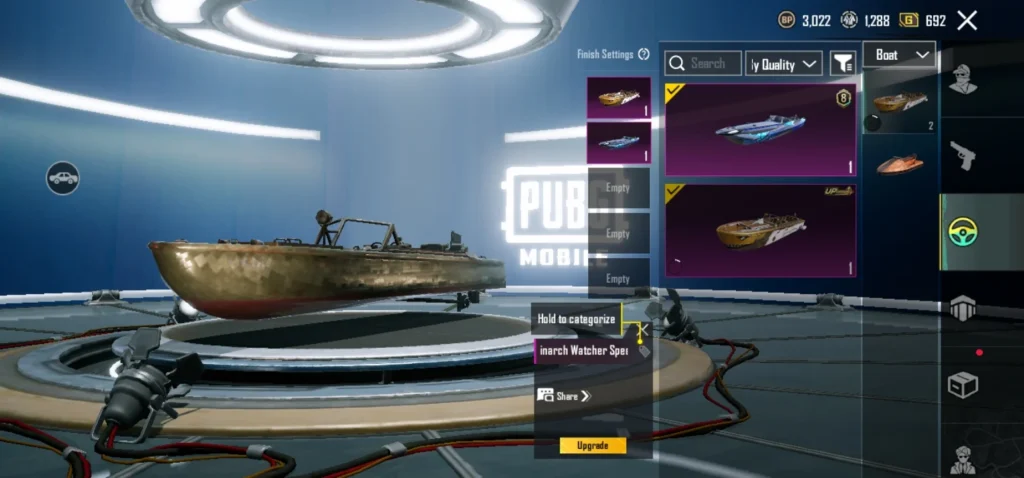The width and height of the screenshot is (1024, 478).
Task: Switch to the pistol weapons tab
Action: click(963, 154)
